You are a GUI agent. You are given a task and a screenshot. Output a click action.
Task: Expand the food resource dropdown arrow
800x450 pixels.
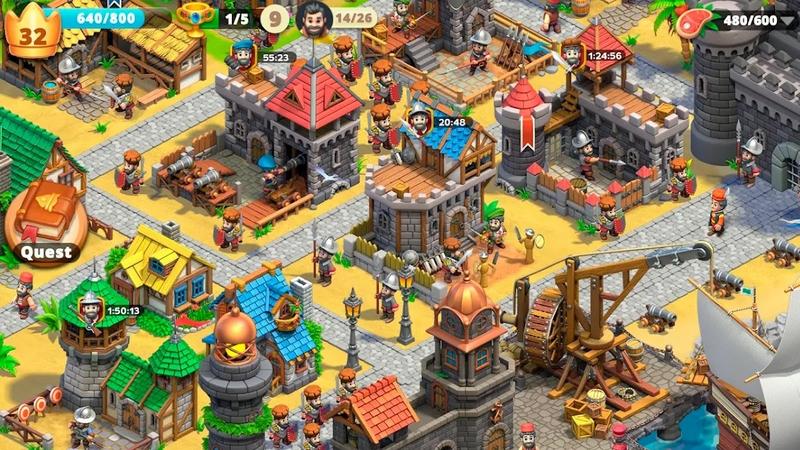coord(786,19)
